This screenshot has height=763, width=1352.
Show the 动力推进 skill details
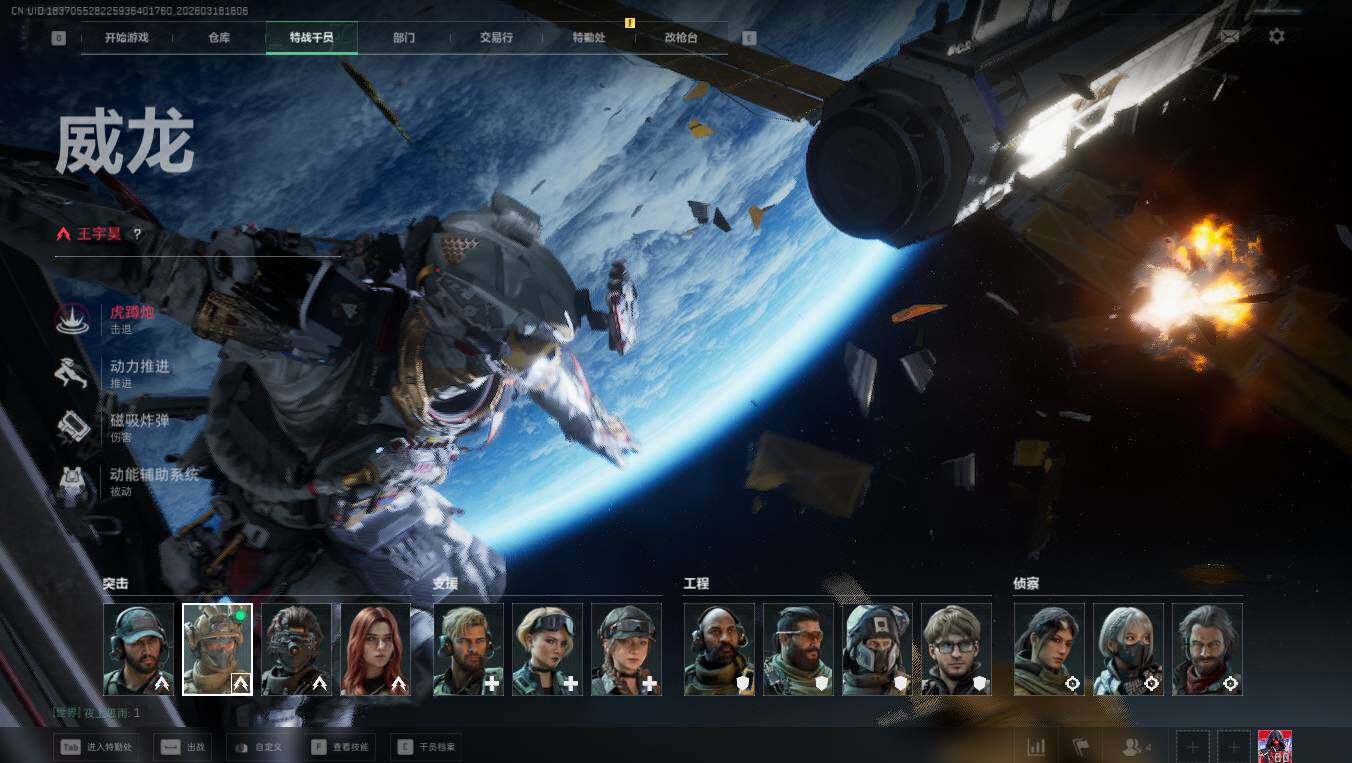click(x=138, y=372)
